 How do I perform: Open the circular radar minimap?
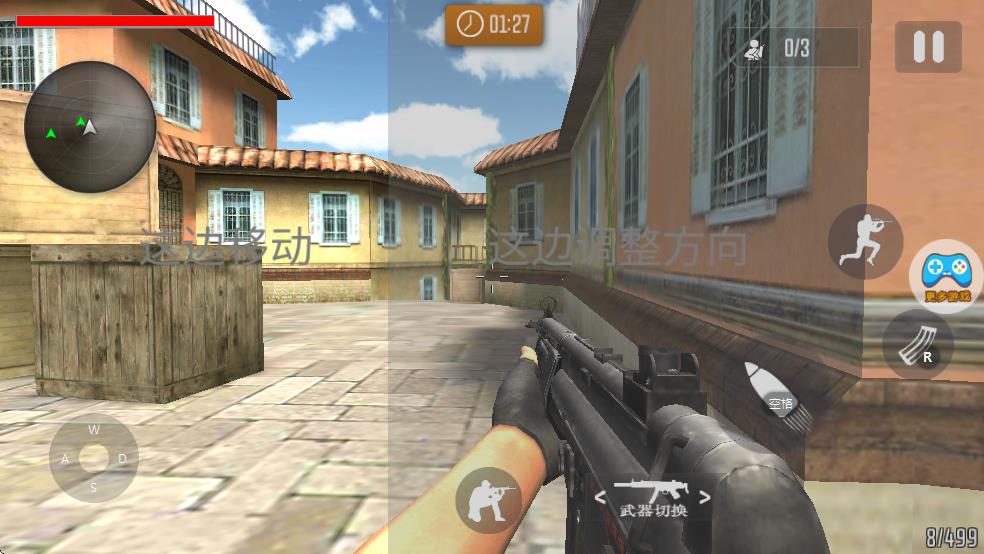[x=90, y=127]
